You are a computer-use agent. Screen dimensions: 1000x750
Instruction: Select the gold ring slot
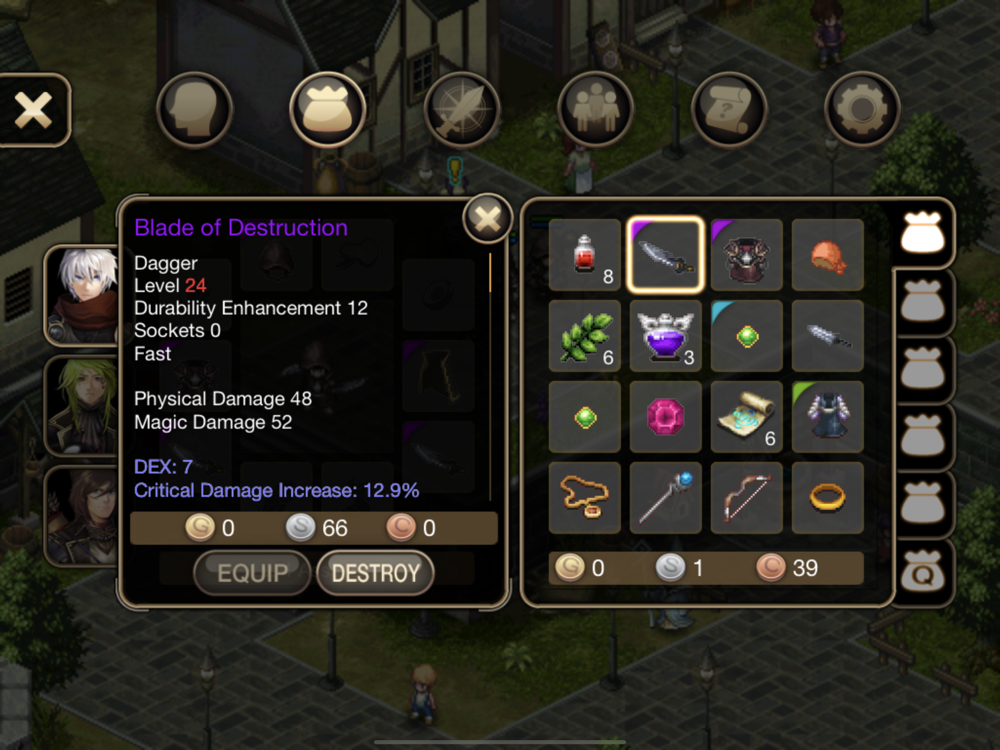click(828, 497)
